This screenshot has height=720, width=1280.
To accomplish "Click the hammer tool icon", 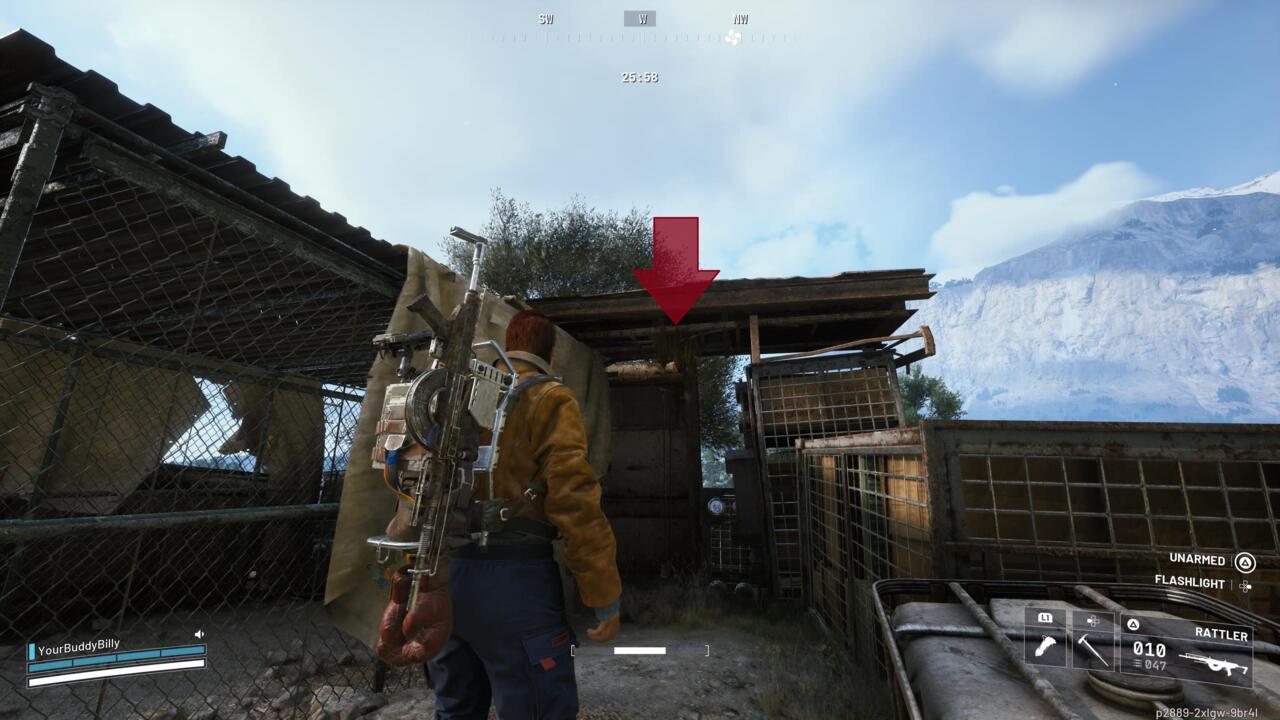I will coord(1091,650).
